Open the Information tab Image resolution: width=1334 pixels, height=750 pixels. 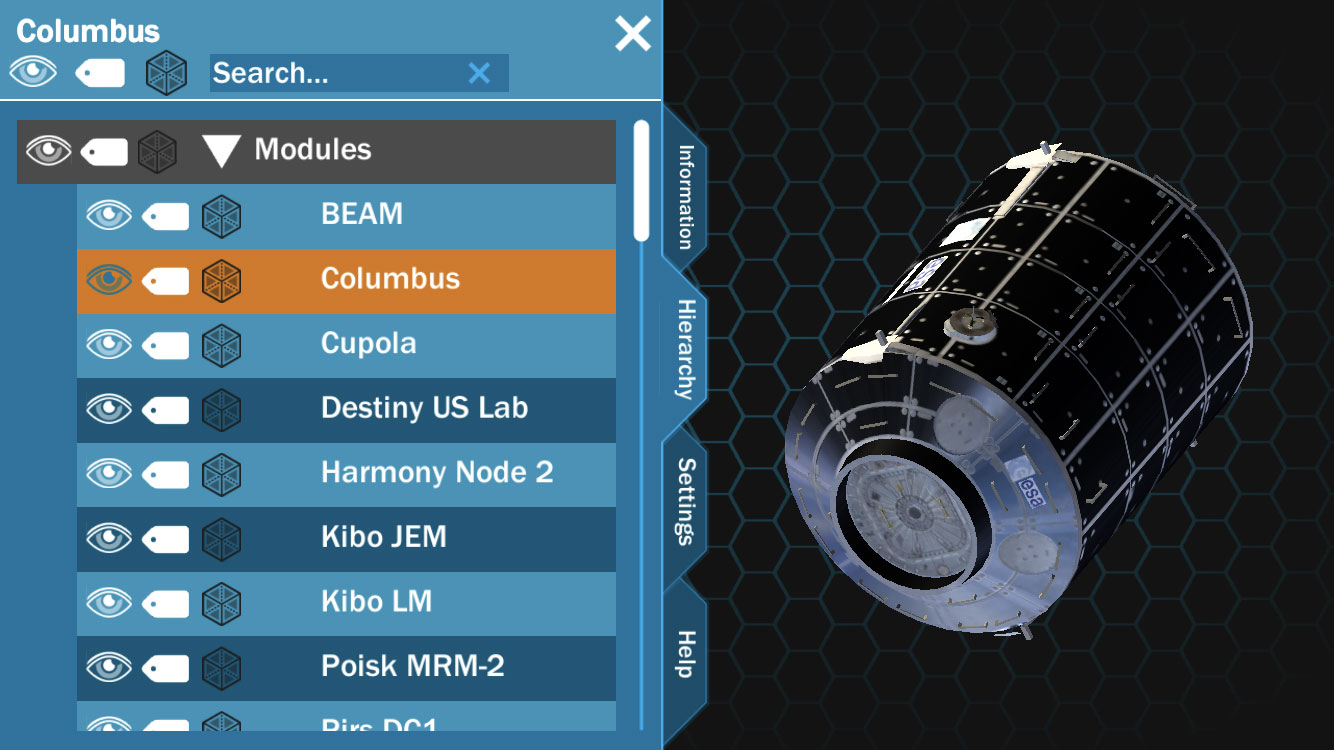685,197
